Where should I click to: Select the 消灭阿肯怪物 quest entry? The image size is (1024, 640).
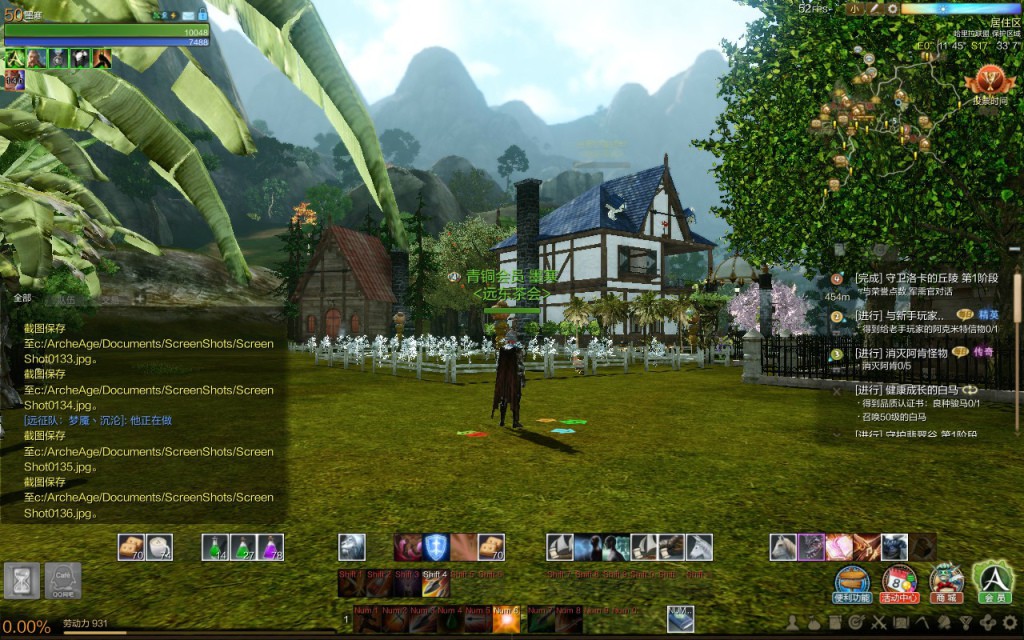point(900,353)
